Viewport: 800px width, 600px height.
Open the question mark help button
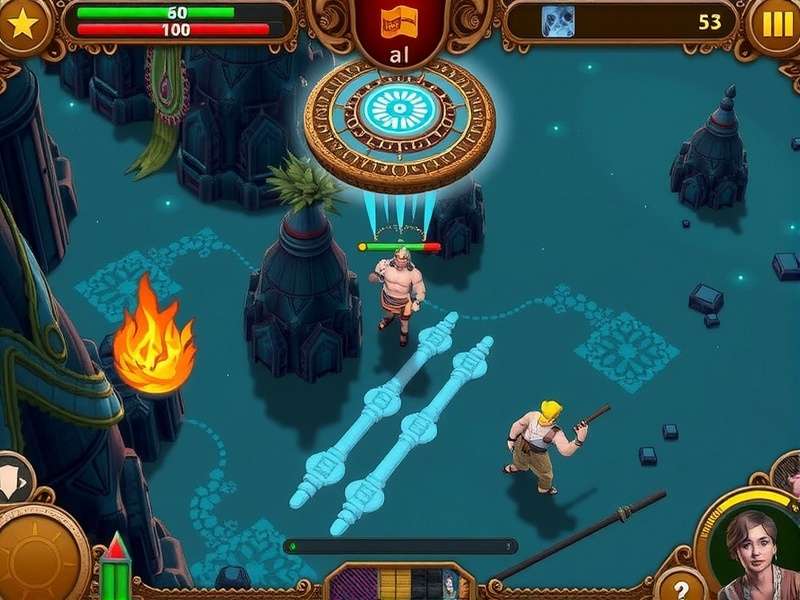pyautogui.click(x=681, y=587)
